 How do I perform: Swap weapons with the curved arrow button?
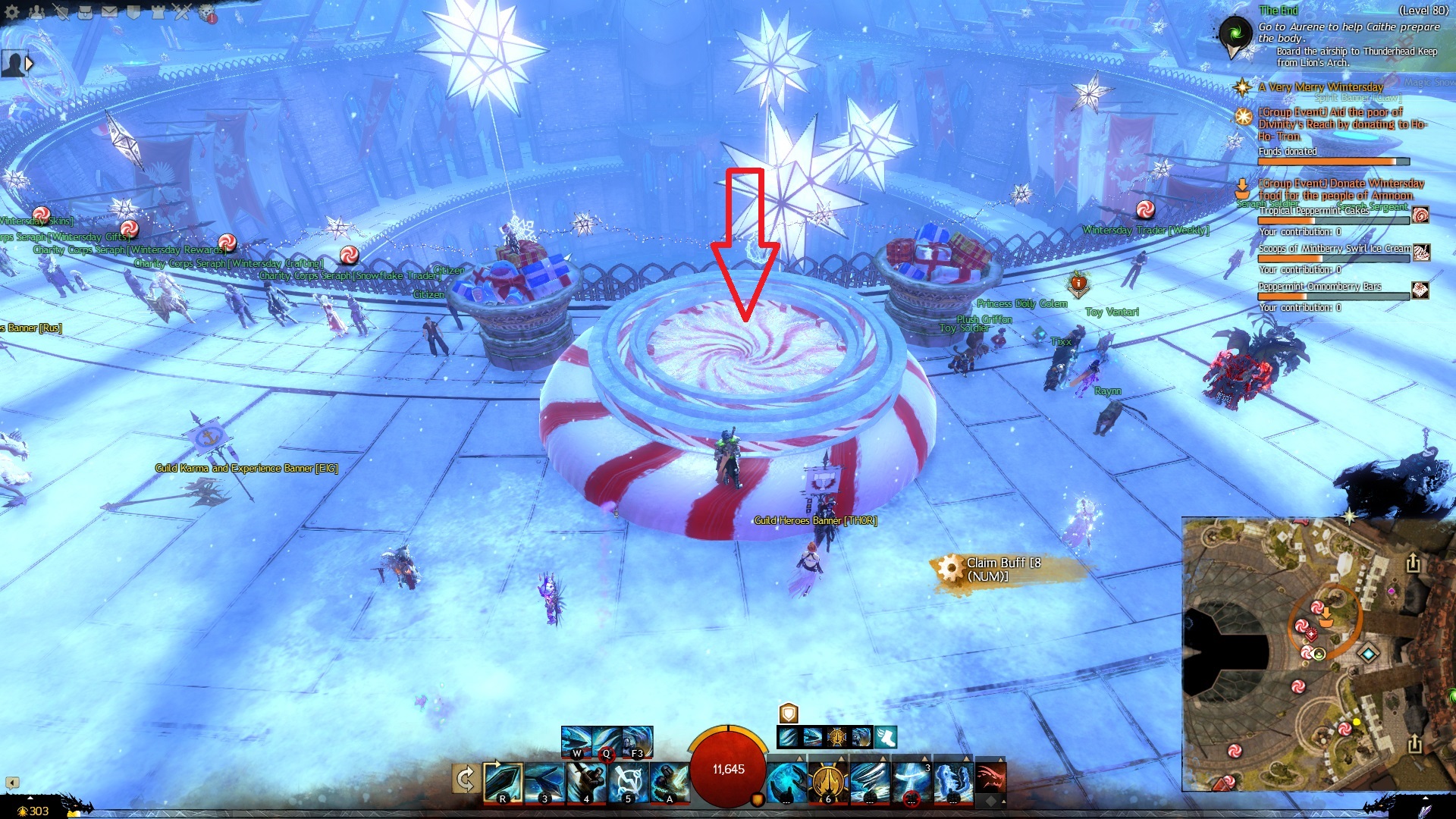tap(465, 780)
